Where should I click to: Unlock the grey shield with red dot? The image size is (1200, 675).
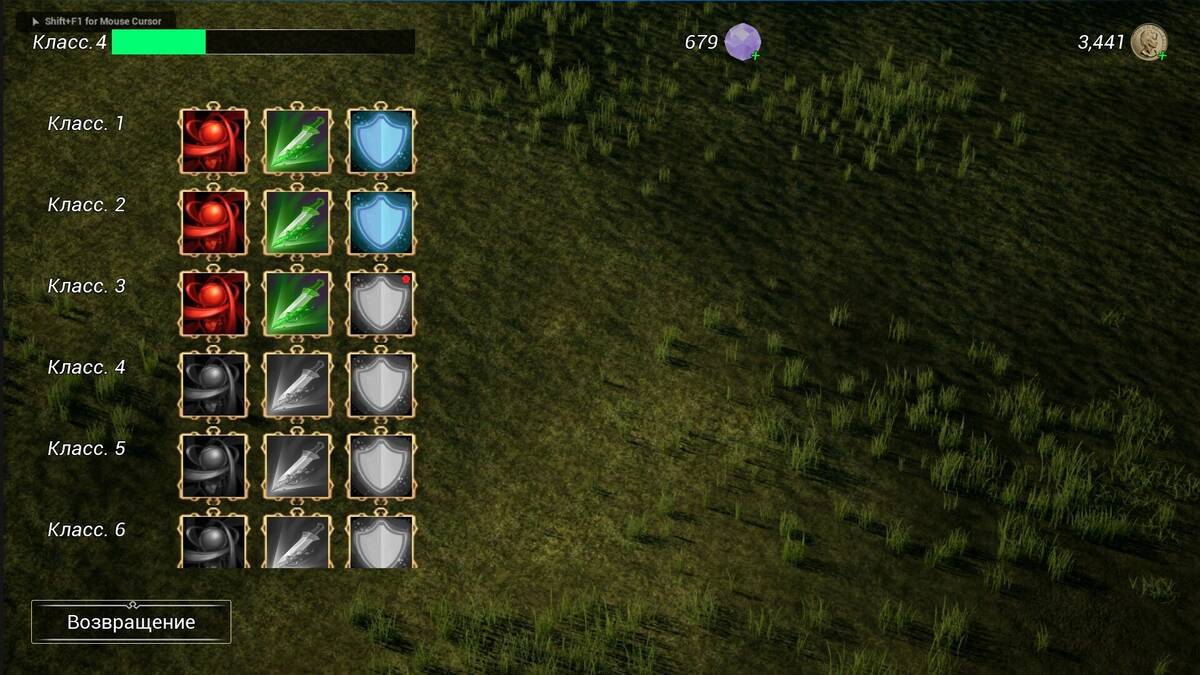(381, 304)
